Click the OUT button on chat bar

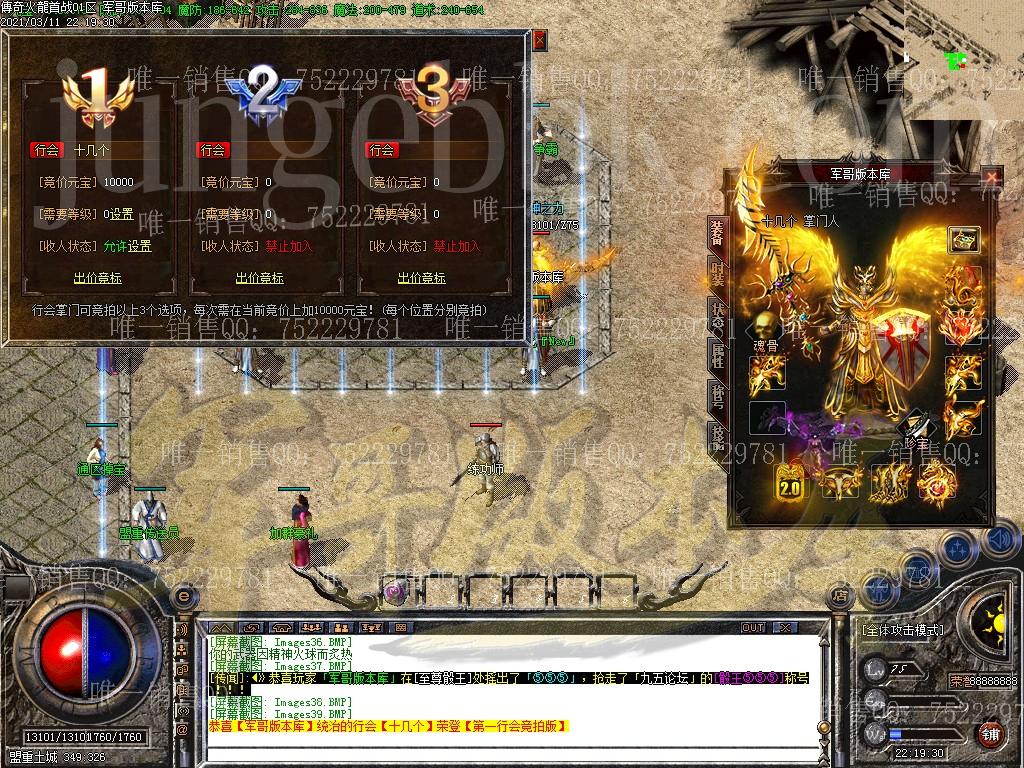pos(753,627)
